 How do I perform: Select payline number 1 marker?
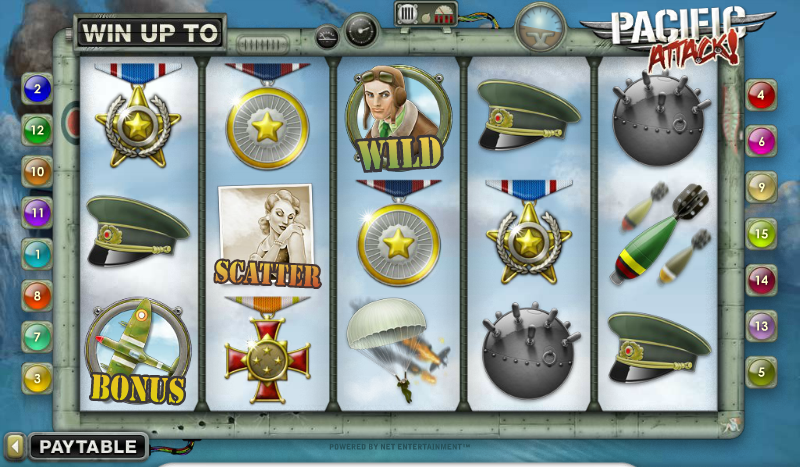37,254
